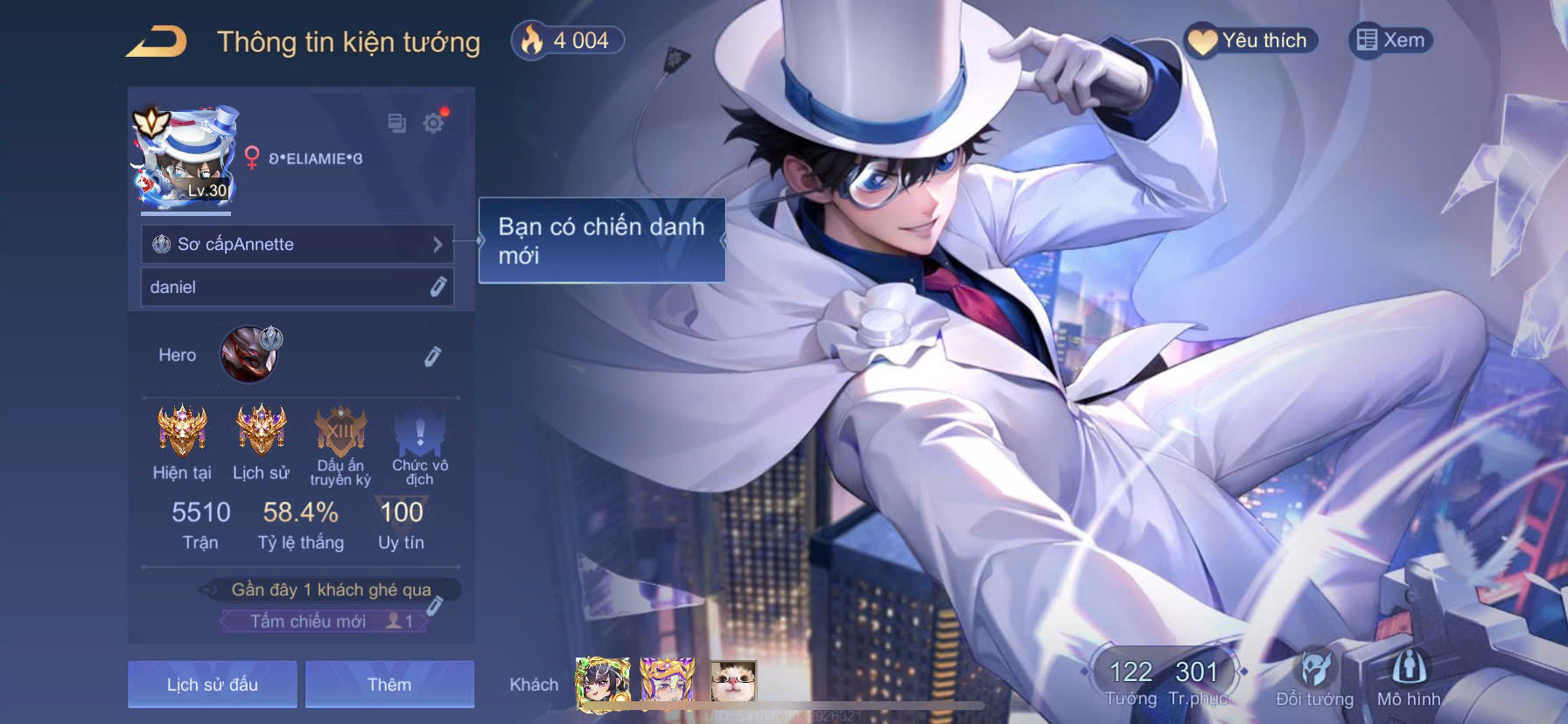Screen dimensions: 1568x724
Task: Edit the favorite Hero using its pencil icon
Action: [x=430, y=358]
